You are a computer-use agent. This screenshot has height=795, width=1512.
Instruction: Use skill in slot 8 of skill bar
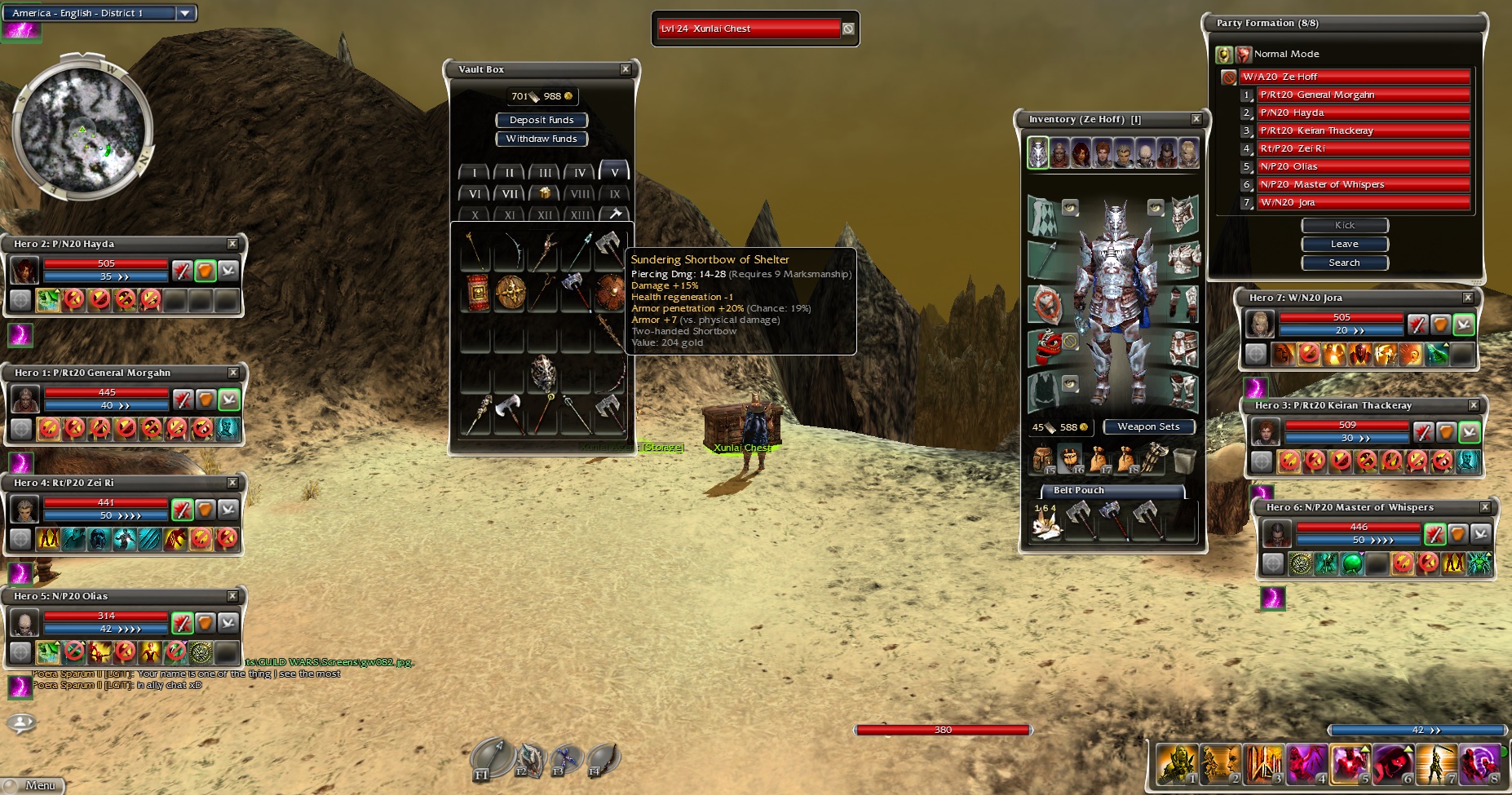point(1480,764)
